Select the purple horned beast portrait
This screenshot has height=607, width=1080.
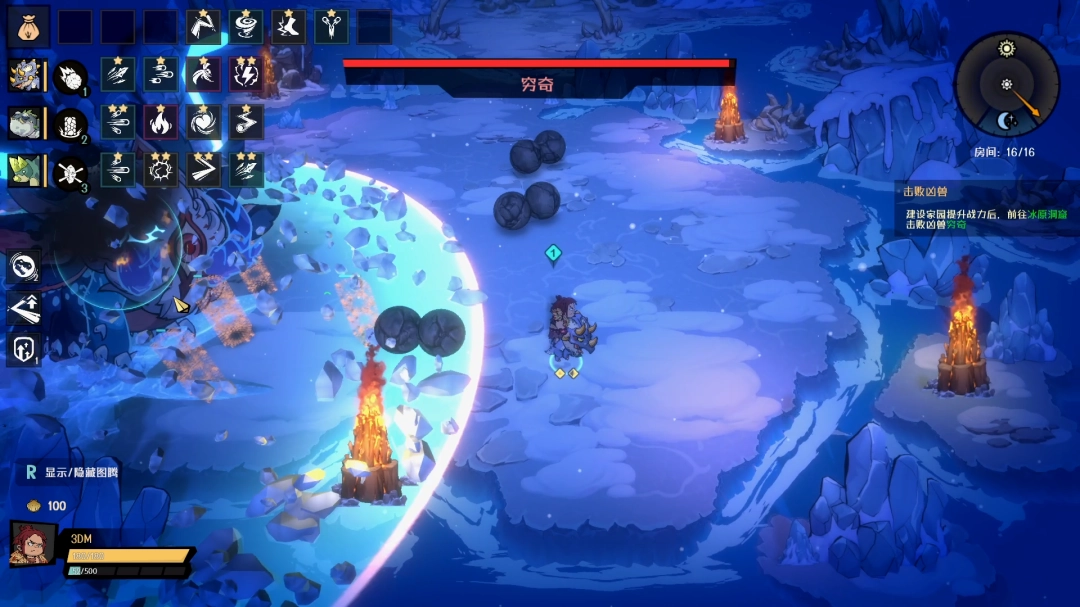point(24,76)
